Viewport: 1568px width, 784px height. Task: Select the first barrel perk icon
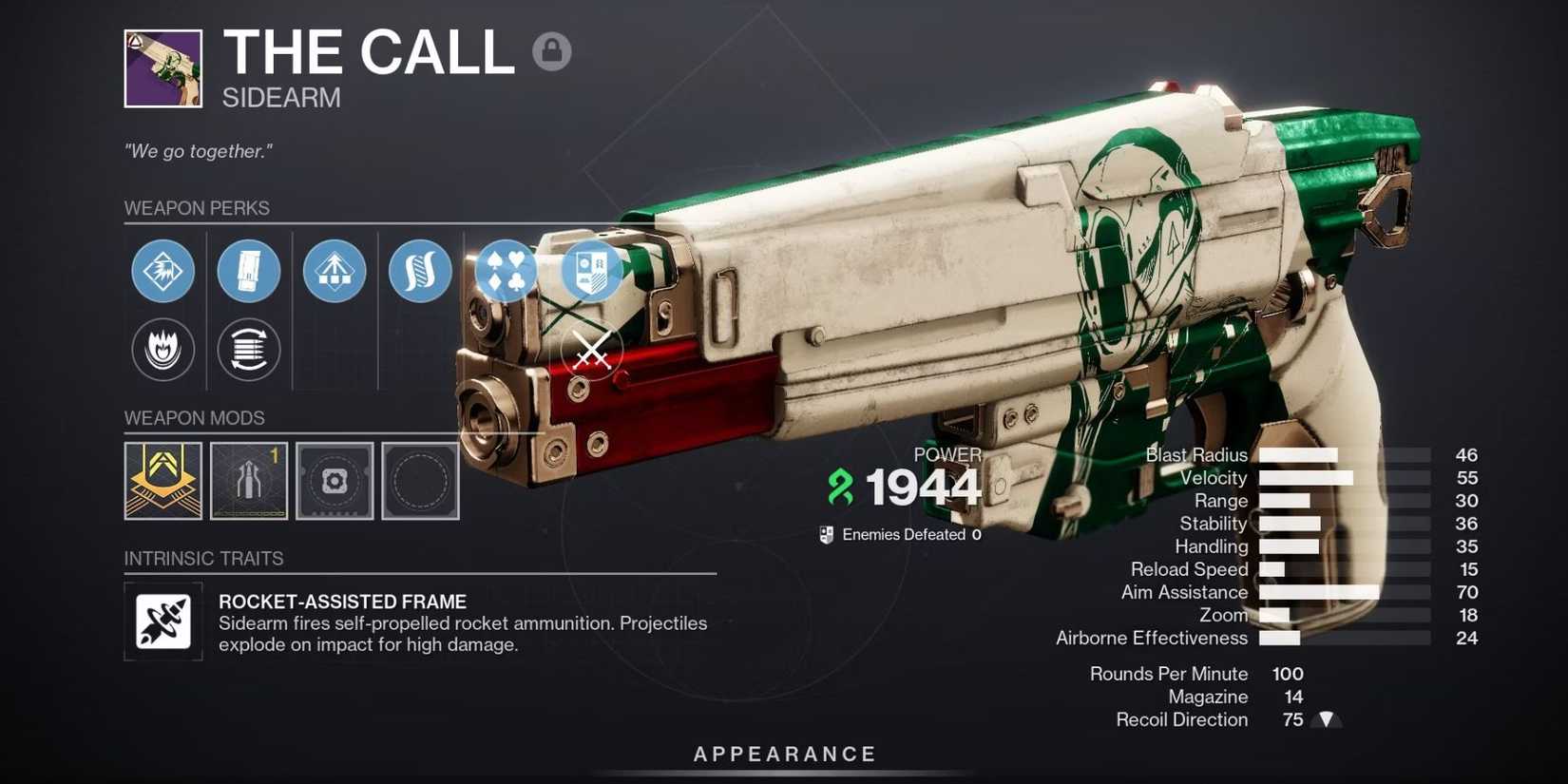(162, 271)
